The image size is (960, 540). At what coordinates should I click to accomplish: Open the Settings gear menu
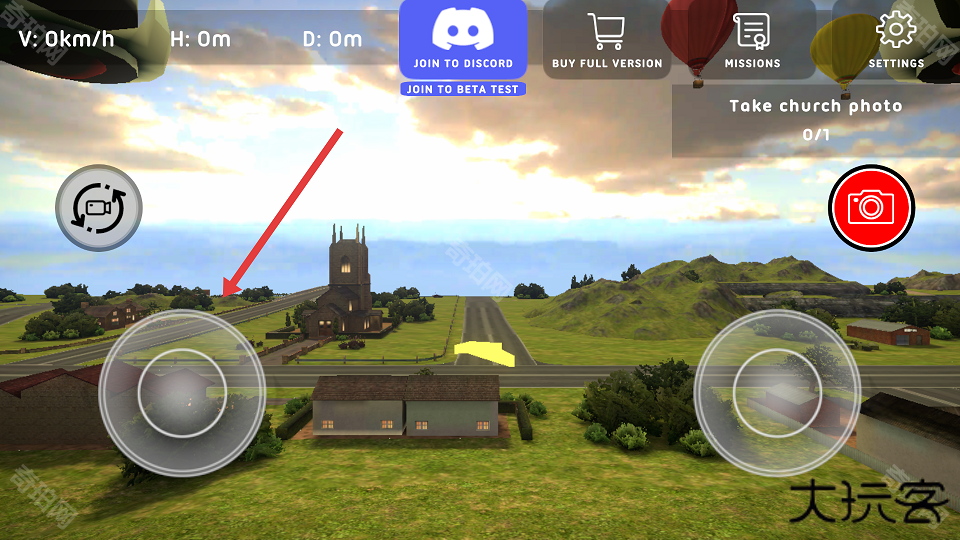[x=895, y=41]
